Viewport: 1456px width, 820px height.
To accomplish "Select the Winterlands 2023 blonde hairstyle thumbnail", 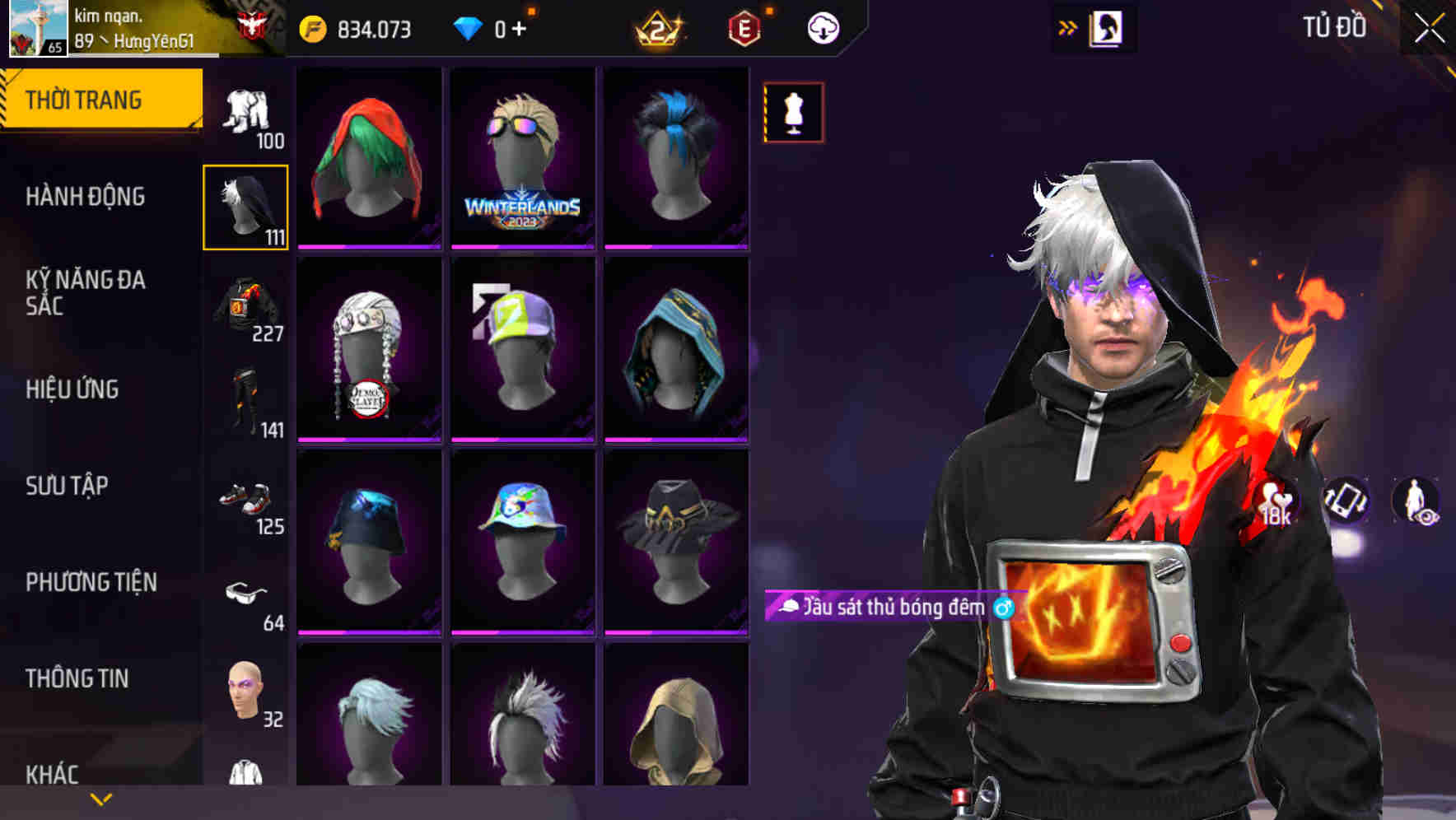I will pos(522,158).
